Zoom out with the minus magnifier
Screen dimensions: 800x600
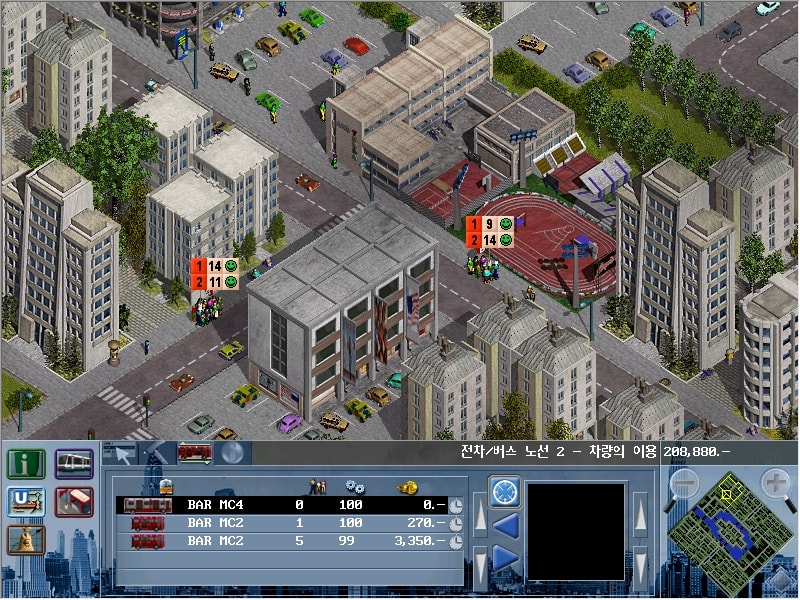683,484
